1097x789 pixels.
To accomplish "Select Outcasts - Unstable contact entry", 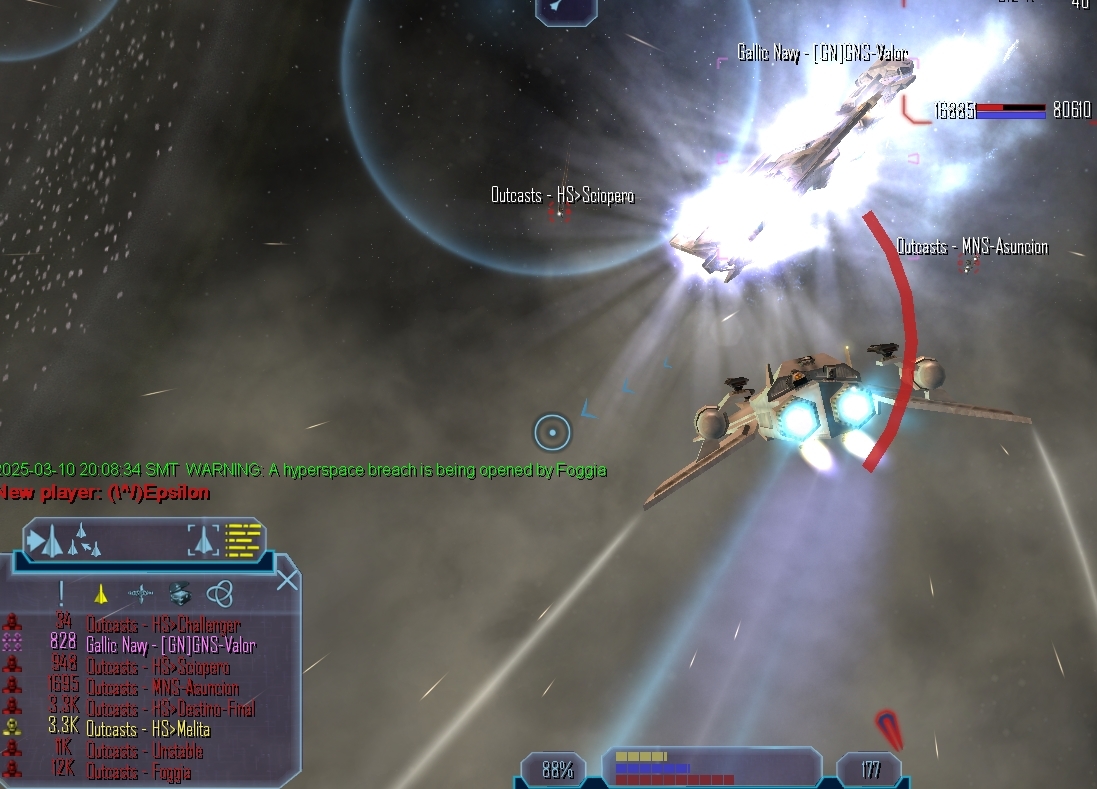I will click(145, 751).
